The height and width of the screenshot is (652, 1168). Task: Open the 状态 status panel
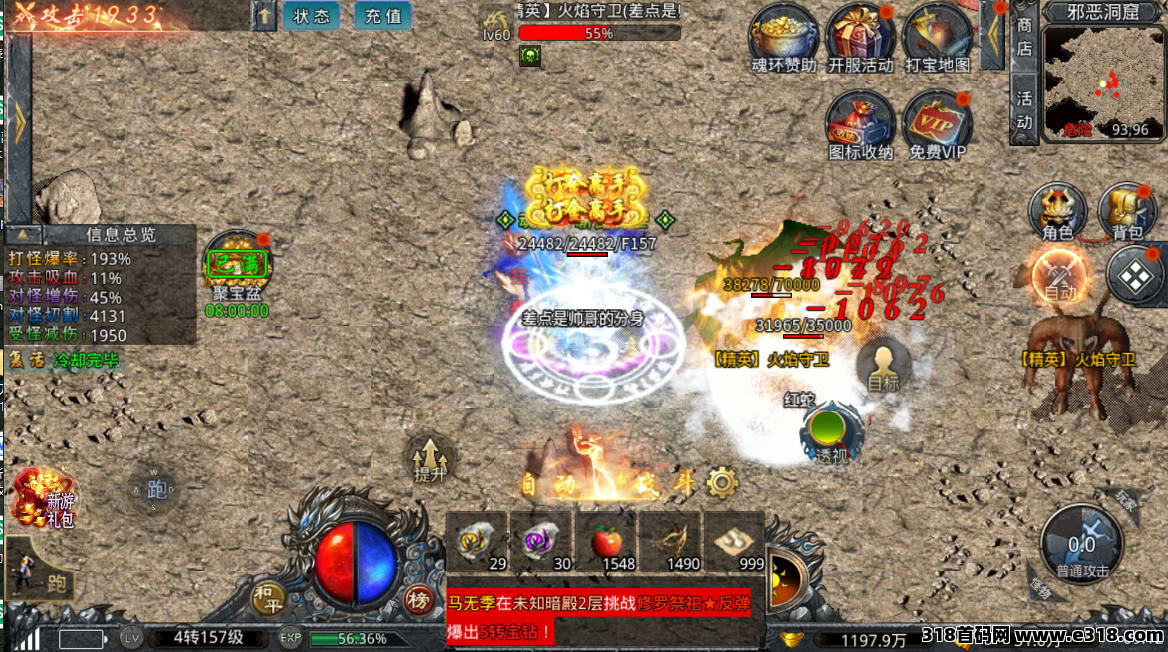coord(311,16)
